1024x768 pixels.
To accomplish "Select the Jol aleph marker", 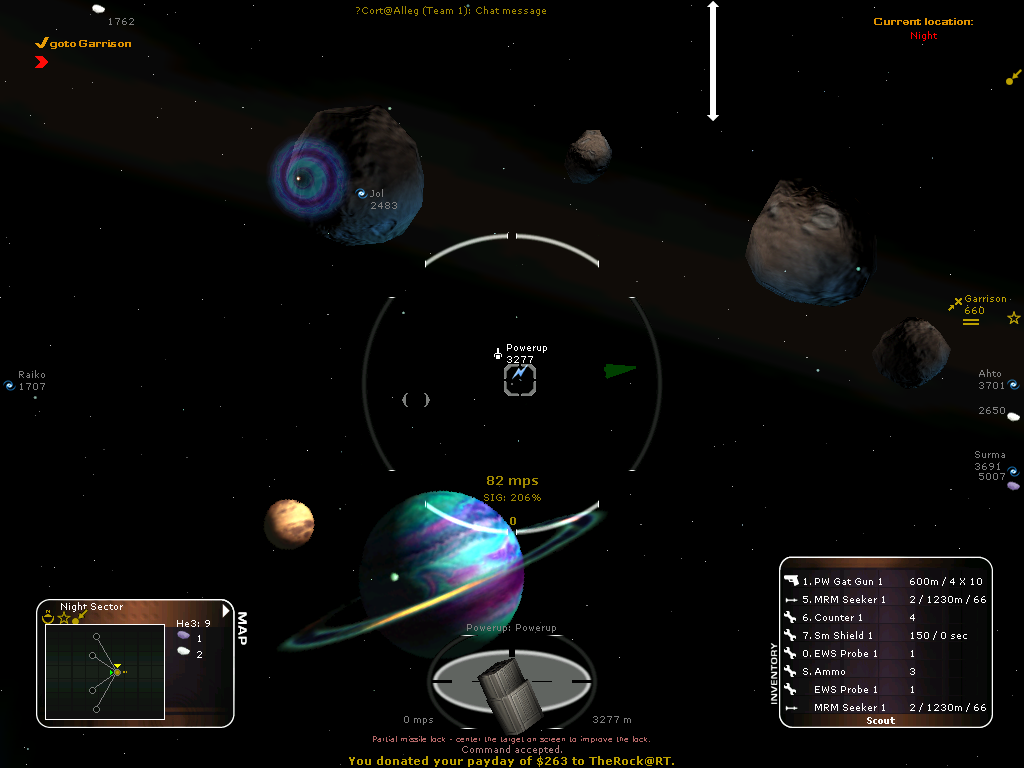I will [362, 194].
